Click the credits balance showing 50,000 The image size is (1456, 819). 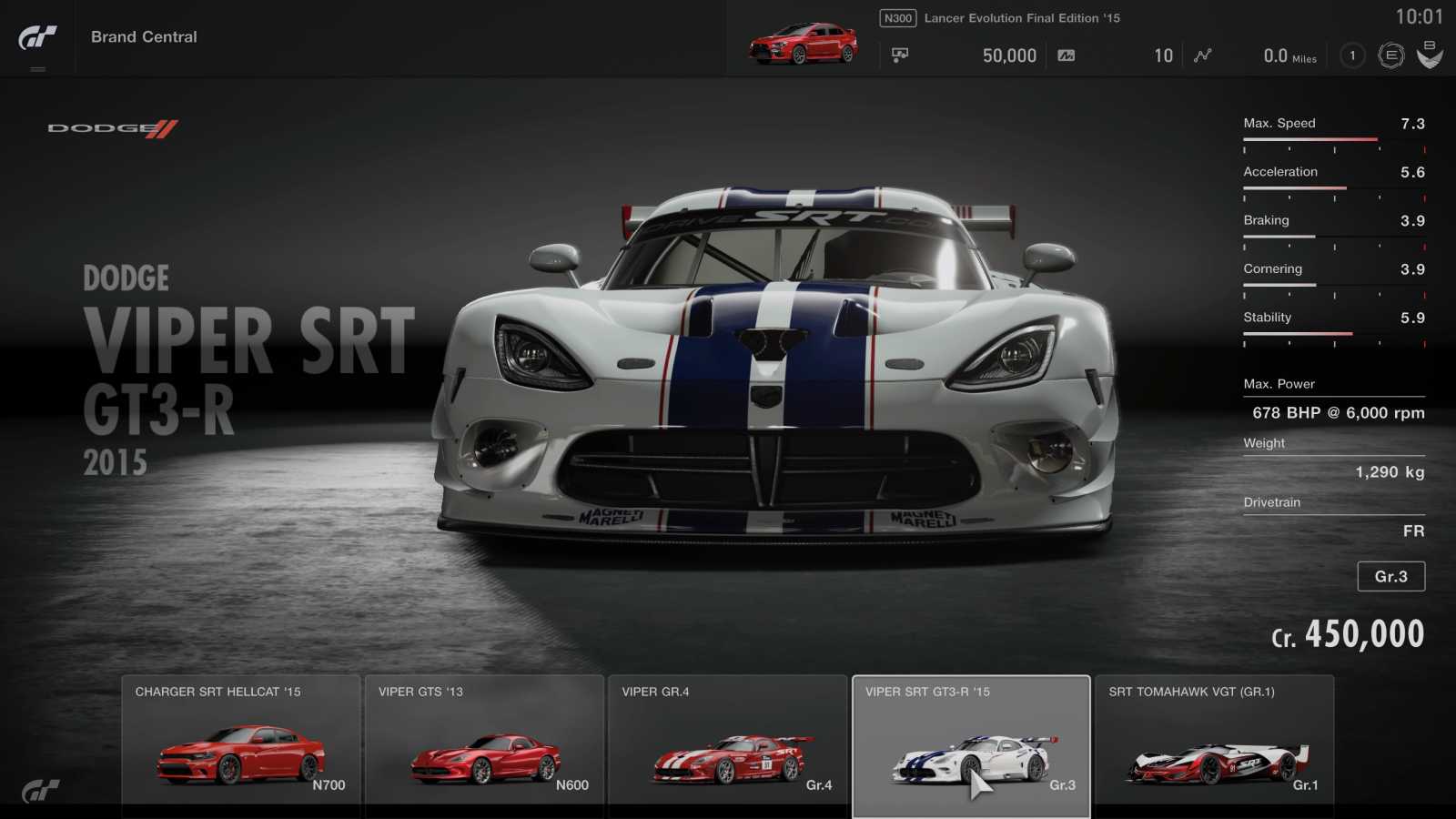click(1010, 56)
